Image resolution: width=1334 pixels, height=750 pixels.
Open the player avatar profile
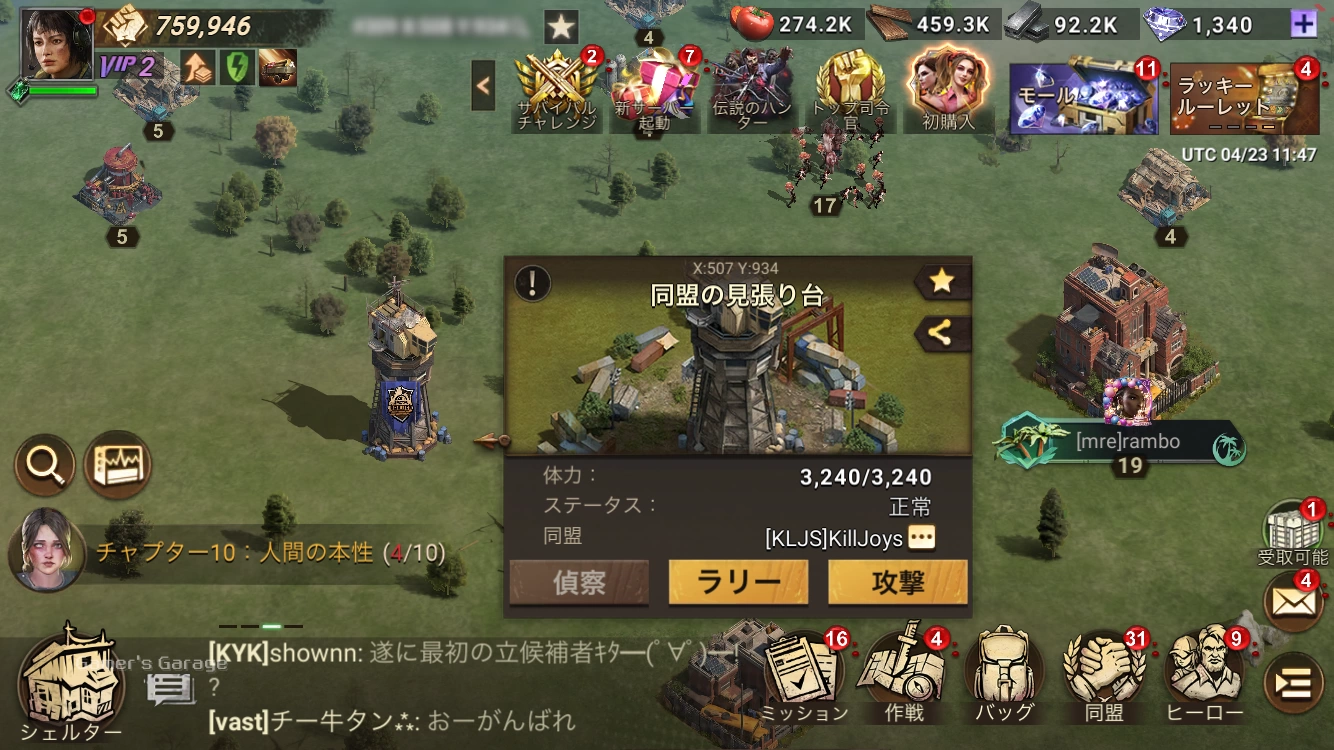click(57, 45)
